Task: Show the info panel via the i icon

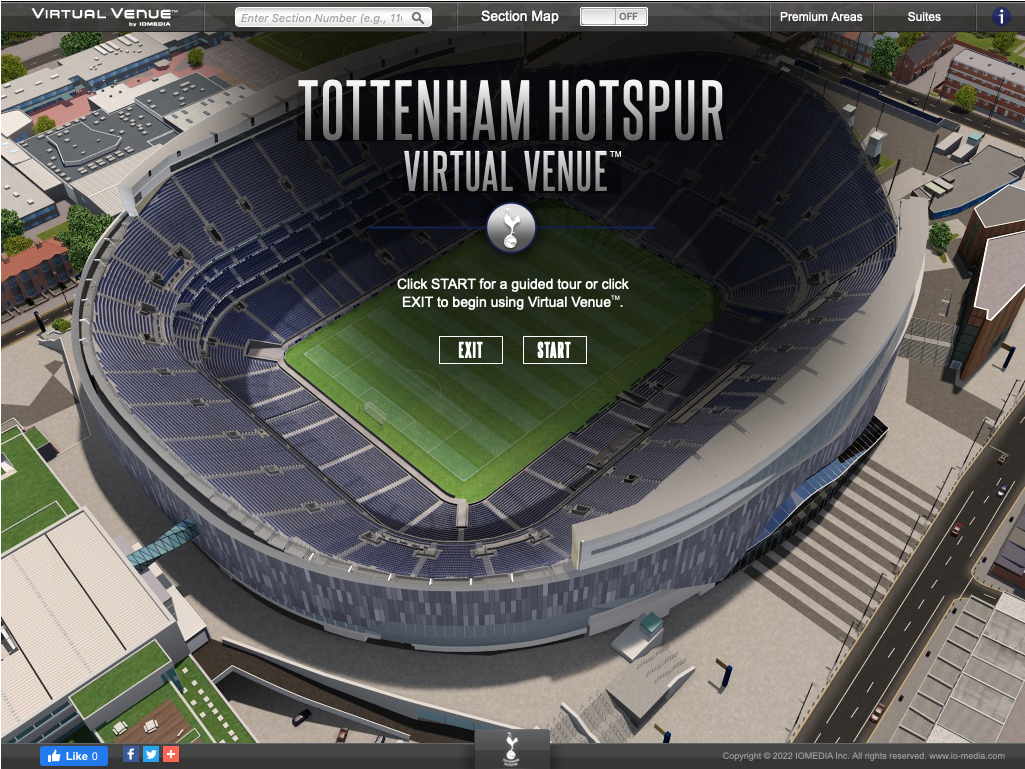Action: pos(1001,17)
